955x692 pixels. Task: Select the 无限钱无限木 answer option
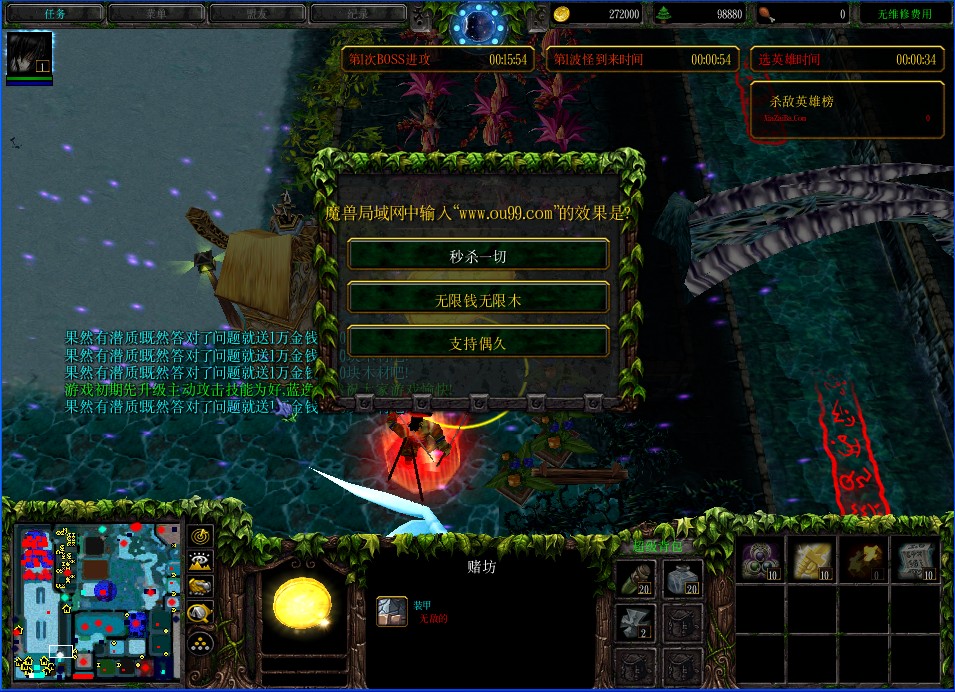tap(478, 298)
